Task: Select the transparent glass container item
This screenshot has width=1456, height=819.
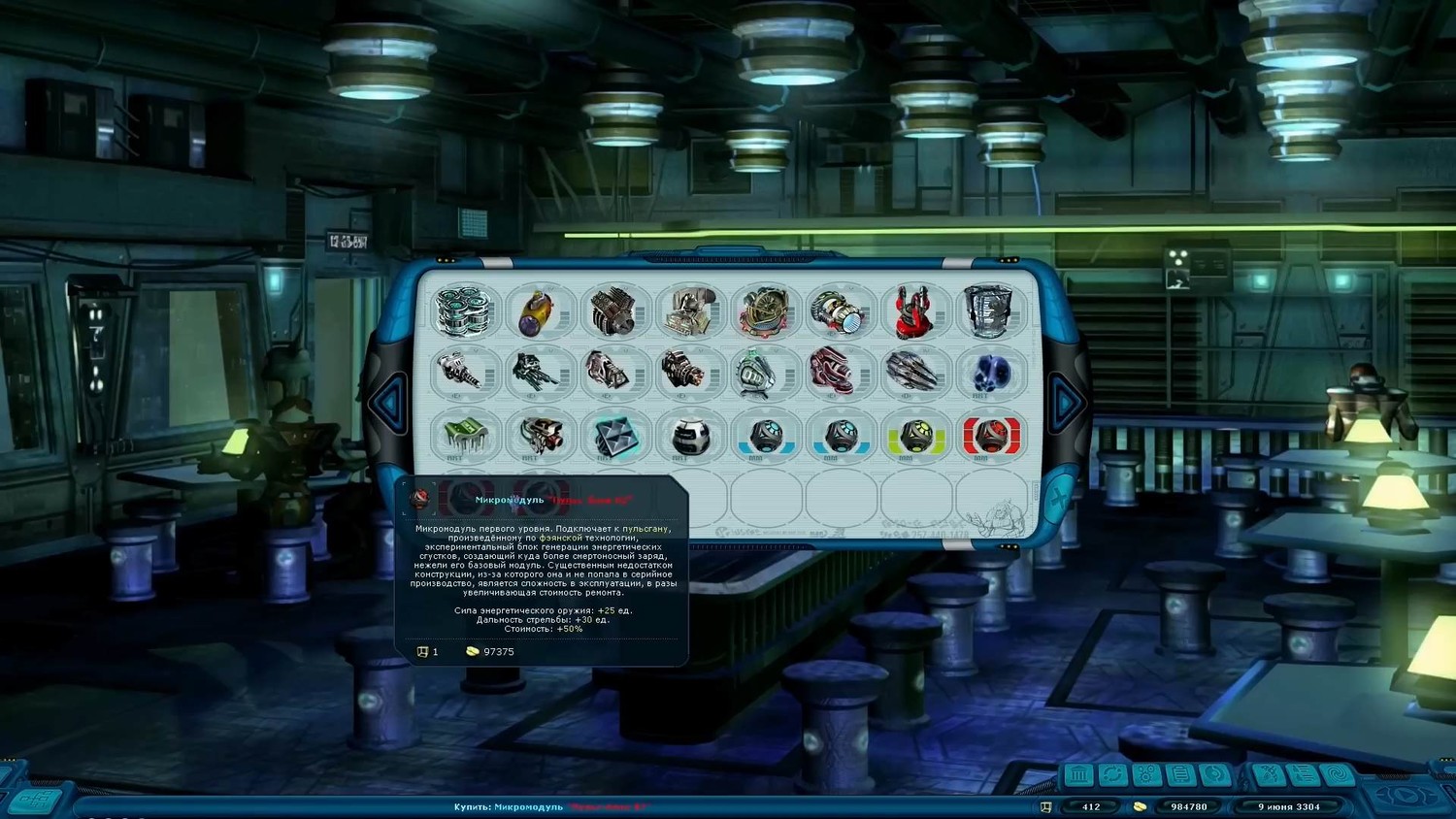Action: (989, 311)
